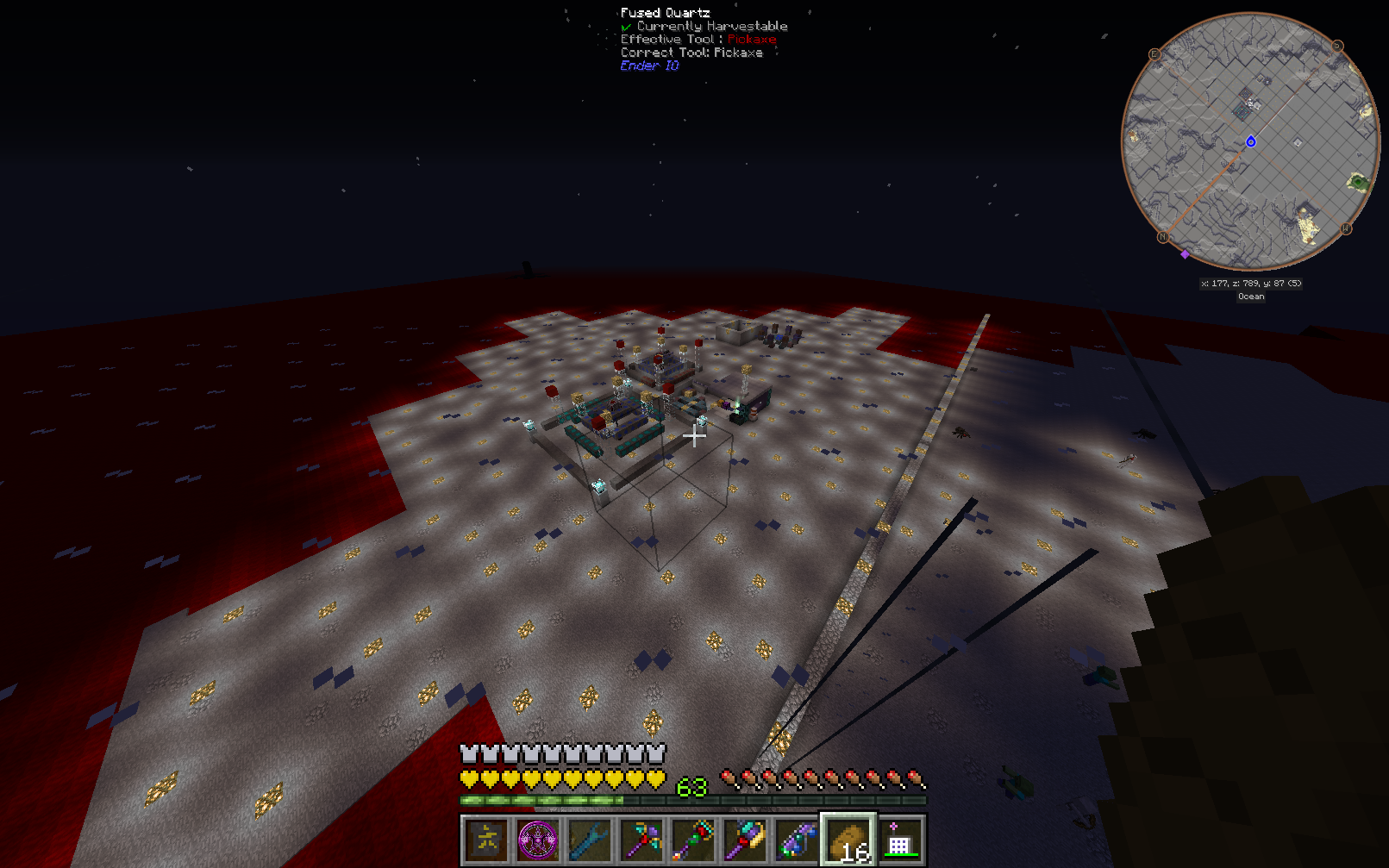Select the purple pentagram sigil slot

tap(538, 840)
